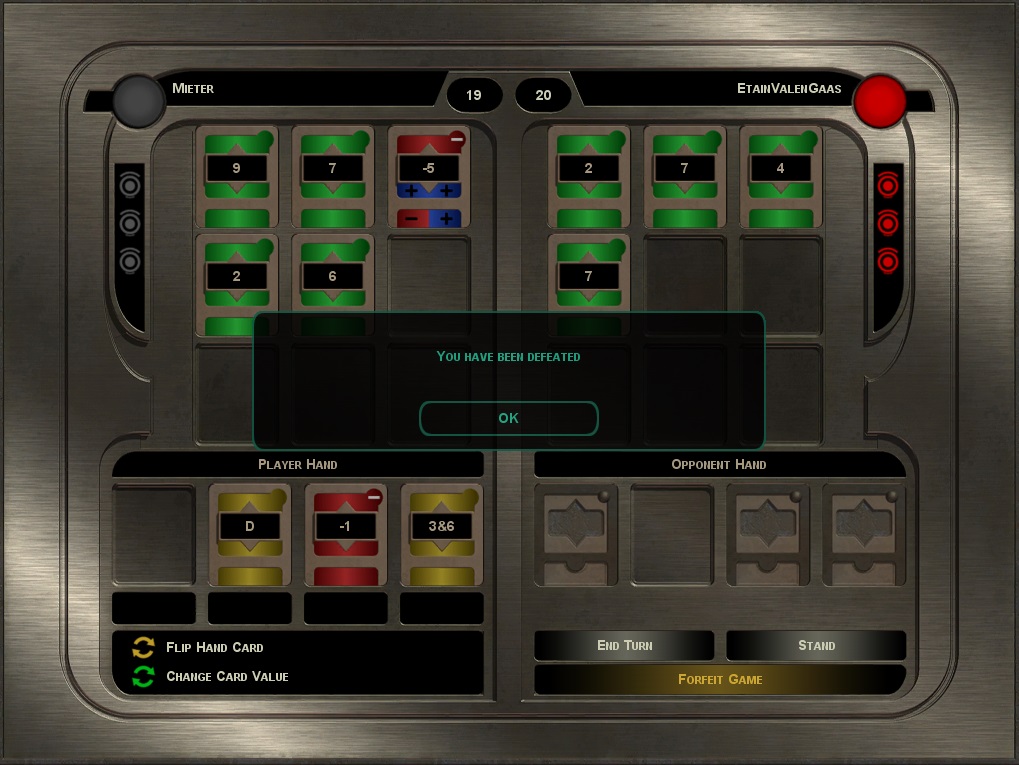This screenshot has width=1019, height=765.
Task: Choose the Stand button
Action: coord(816,645)
